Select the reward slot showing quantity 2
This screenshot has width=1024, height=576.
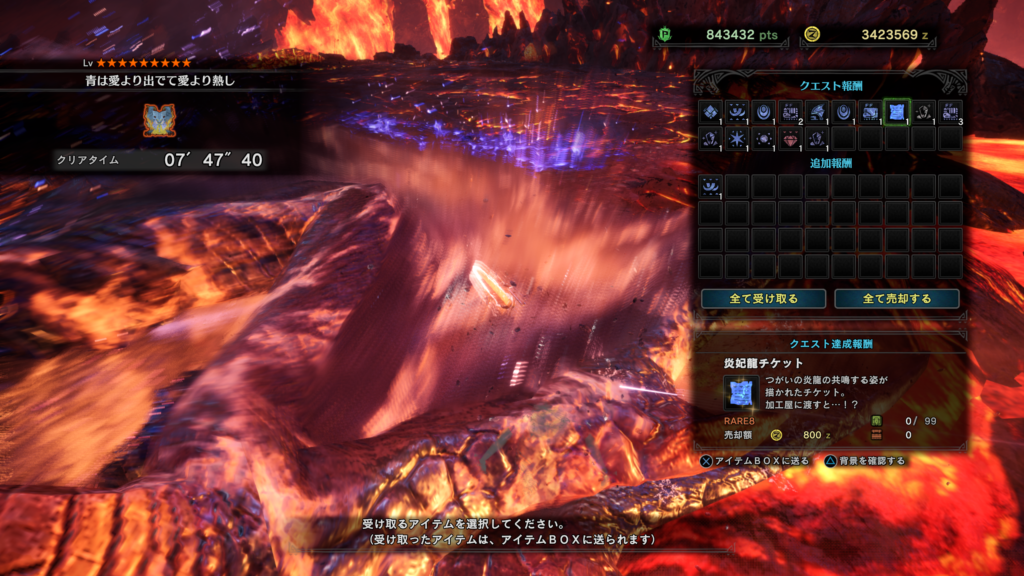(x=790, y=111)
